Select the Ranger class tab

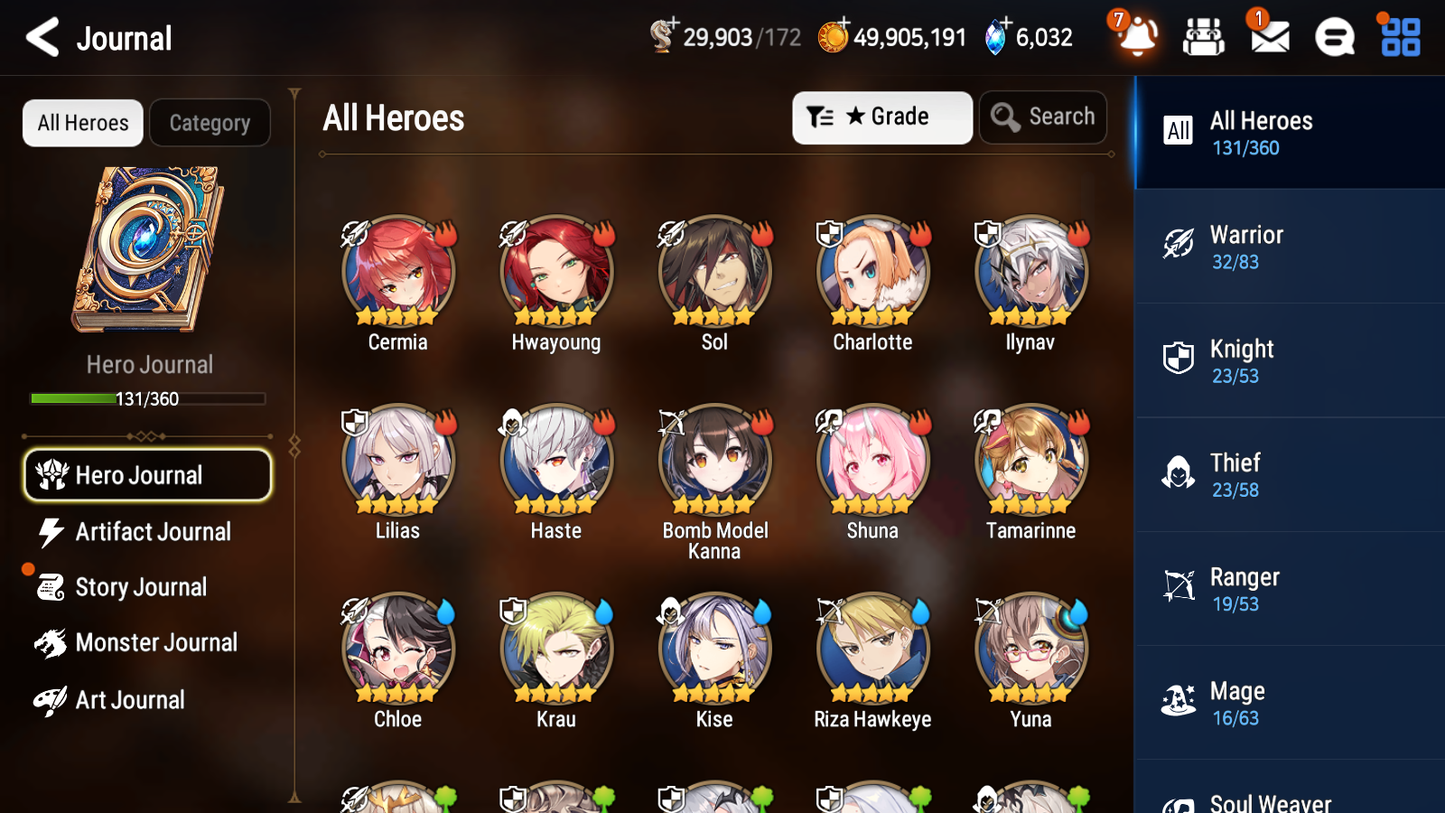coord(1289,588)
